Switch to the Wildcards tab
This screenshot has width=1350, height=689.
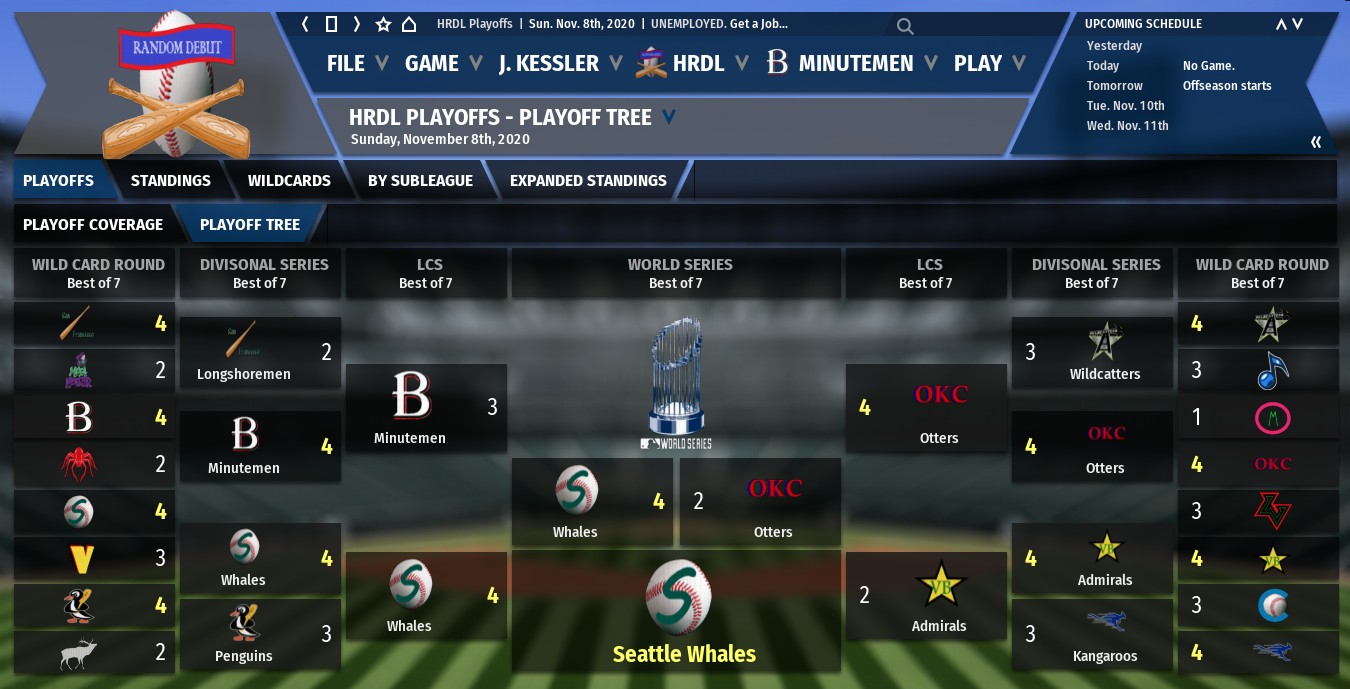[289, 181]
